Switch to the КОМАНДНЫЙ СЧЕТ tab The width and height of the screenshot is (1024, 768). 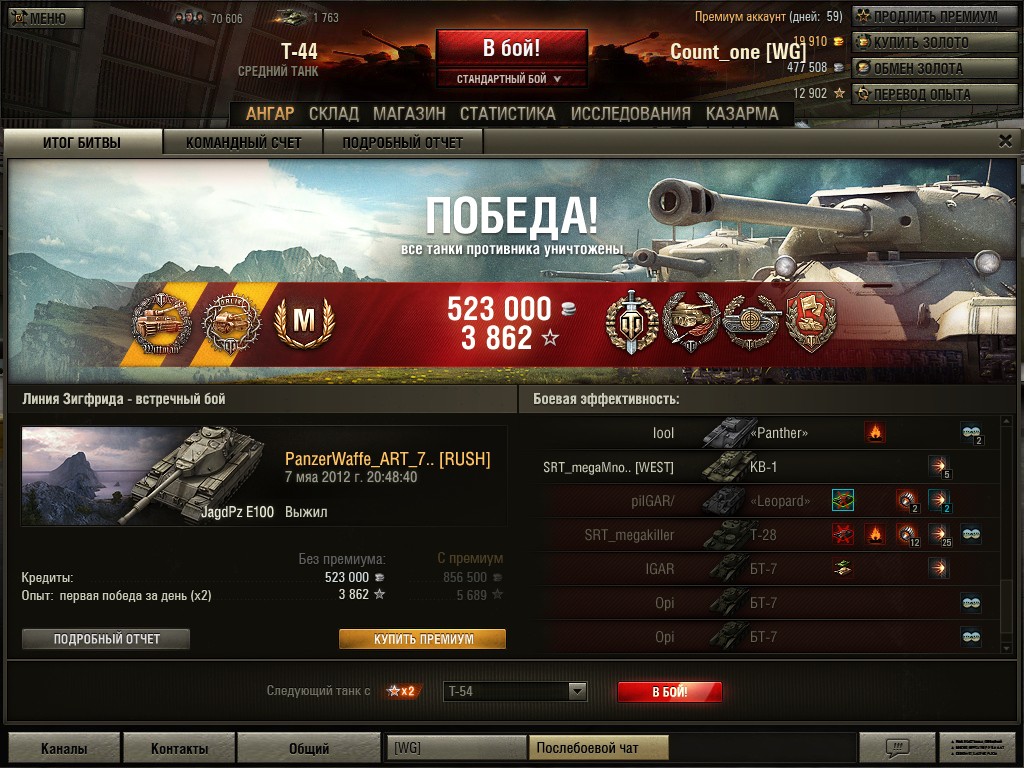point(243,143)
